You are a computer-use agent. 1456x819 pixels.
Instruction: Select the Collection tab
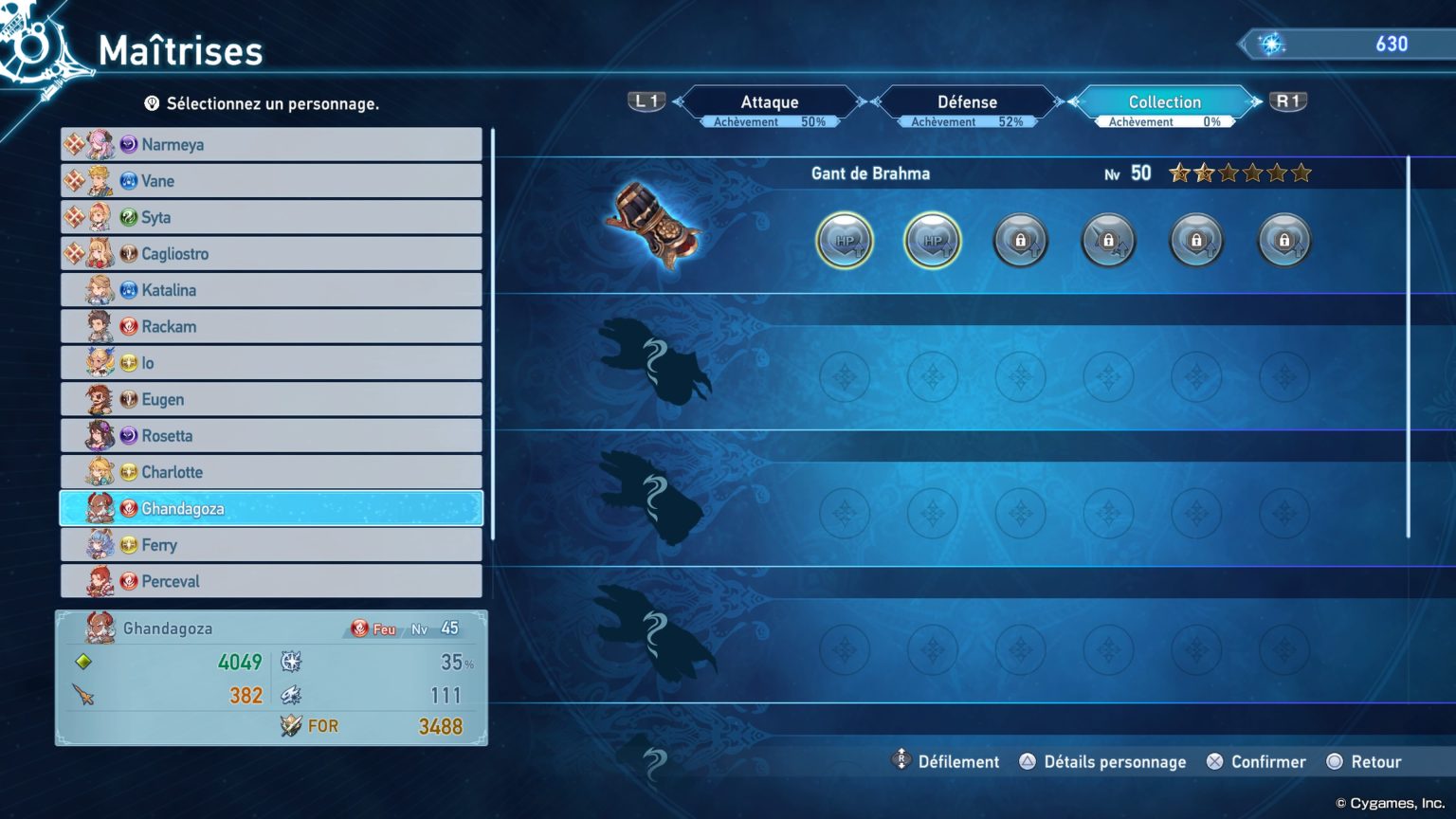[1163, 101]
